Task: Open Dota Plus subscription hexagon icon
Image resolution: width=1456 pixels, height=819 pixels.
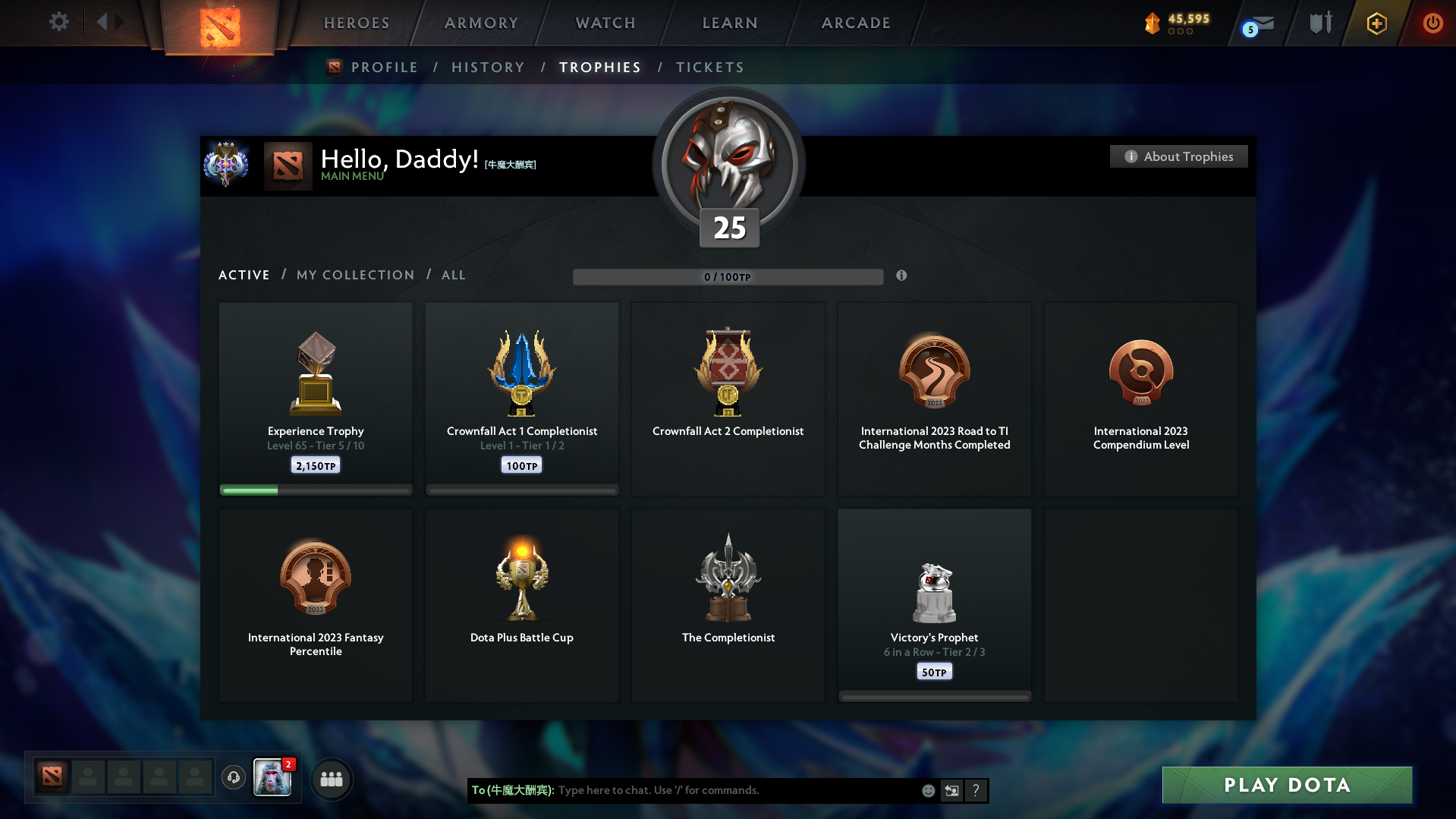Action: click(x=1376, y=23)
